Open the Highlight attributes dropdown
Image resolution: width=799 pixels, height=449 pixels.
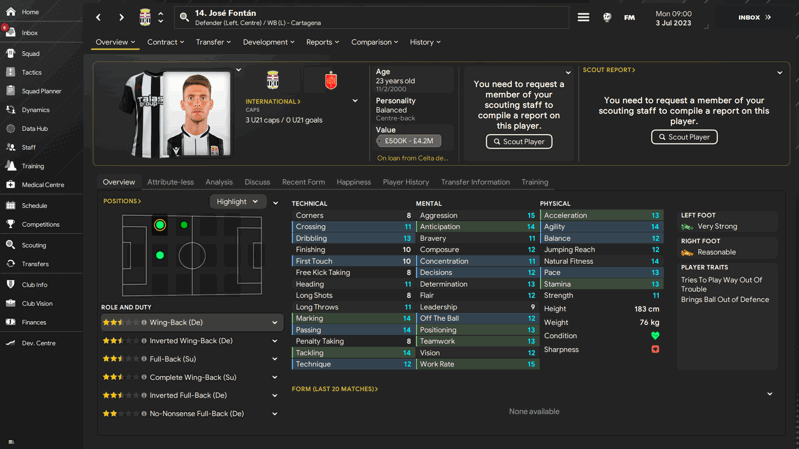[x=237, y=202]
